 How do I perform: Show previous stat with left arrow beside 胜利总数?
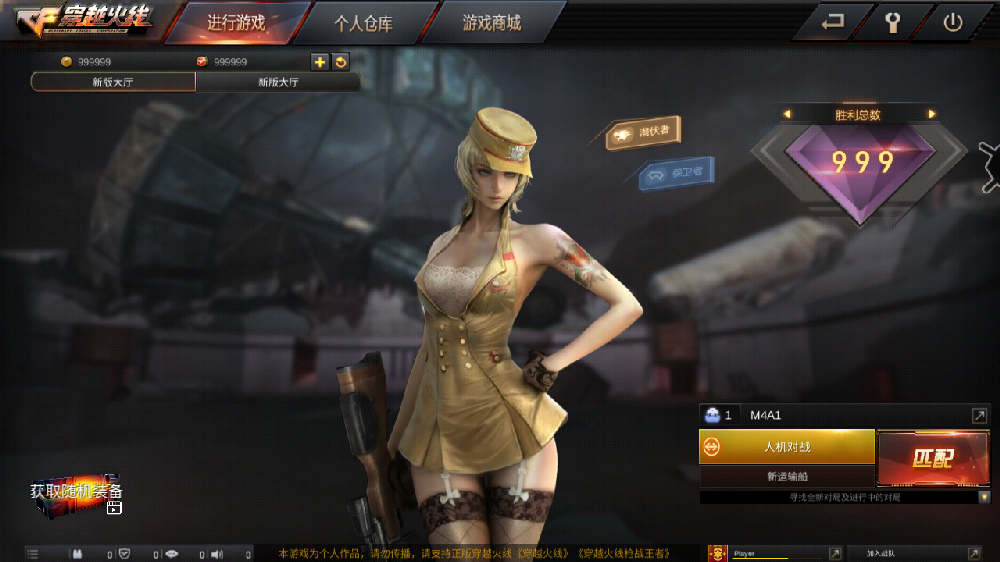click(787, 114)
